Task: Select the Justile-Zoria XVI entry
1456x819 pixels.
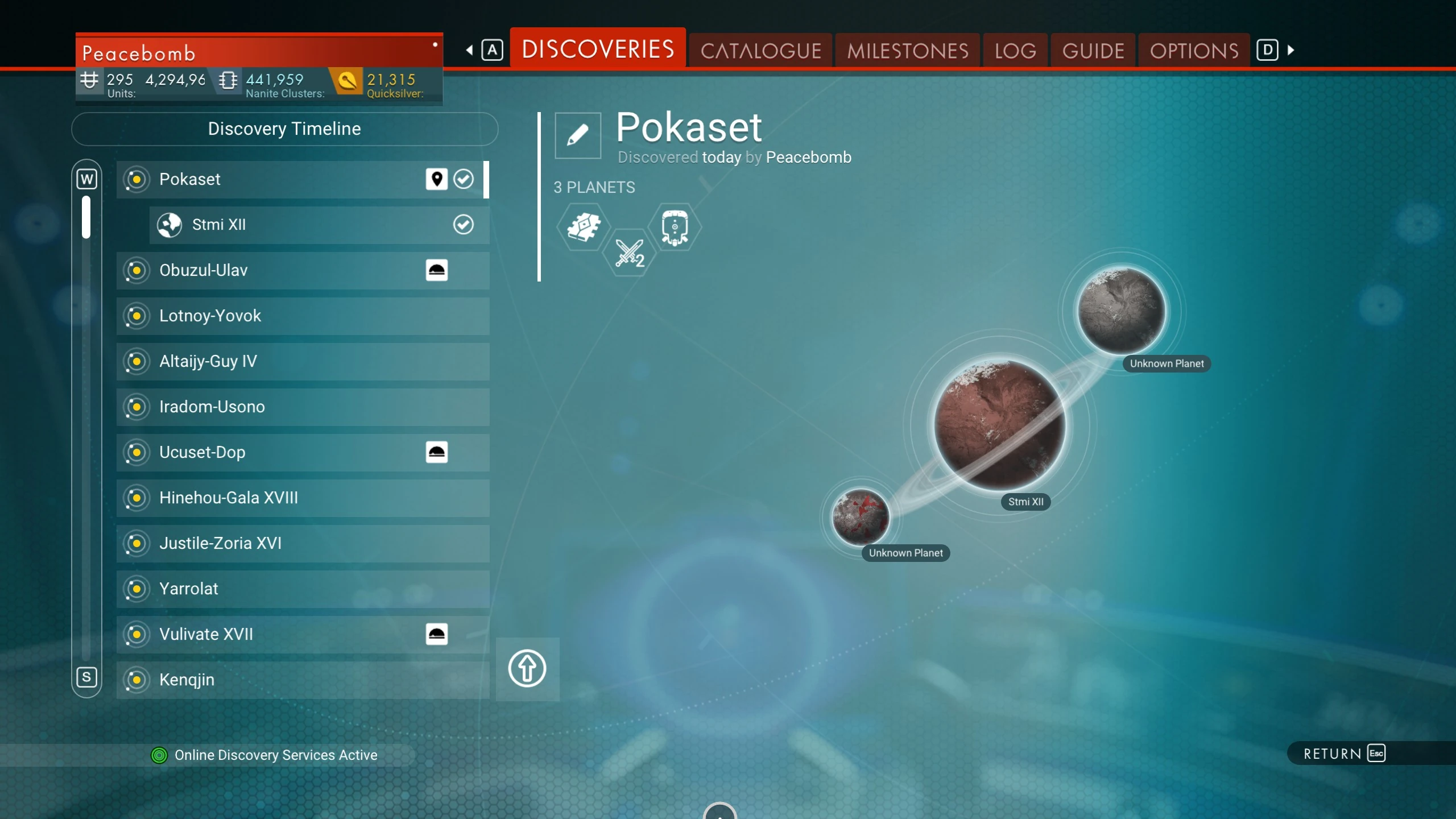Action: pos(303,544)
